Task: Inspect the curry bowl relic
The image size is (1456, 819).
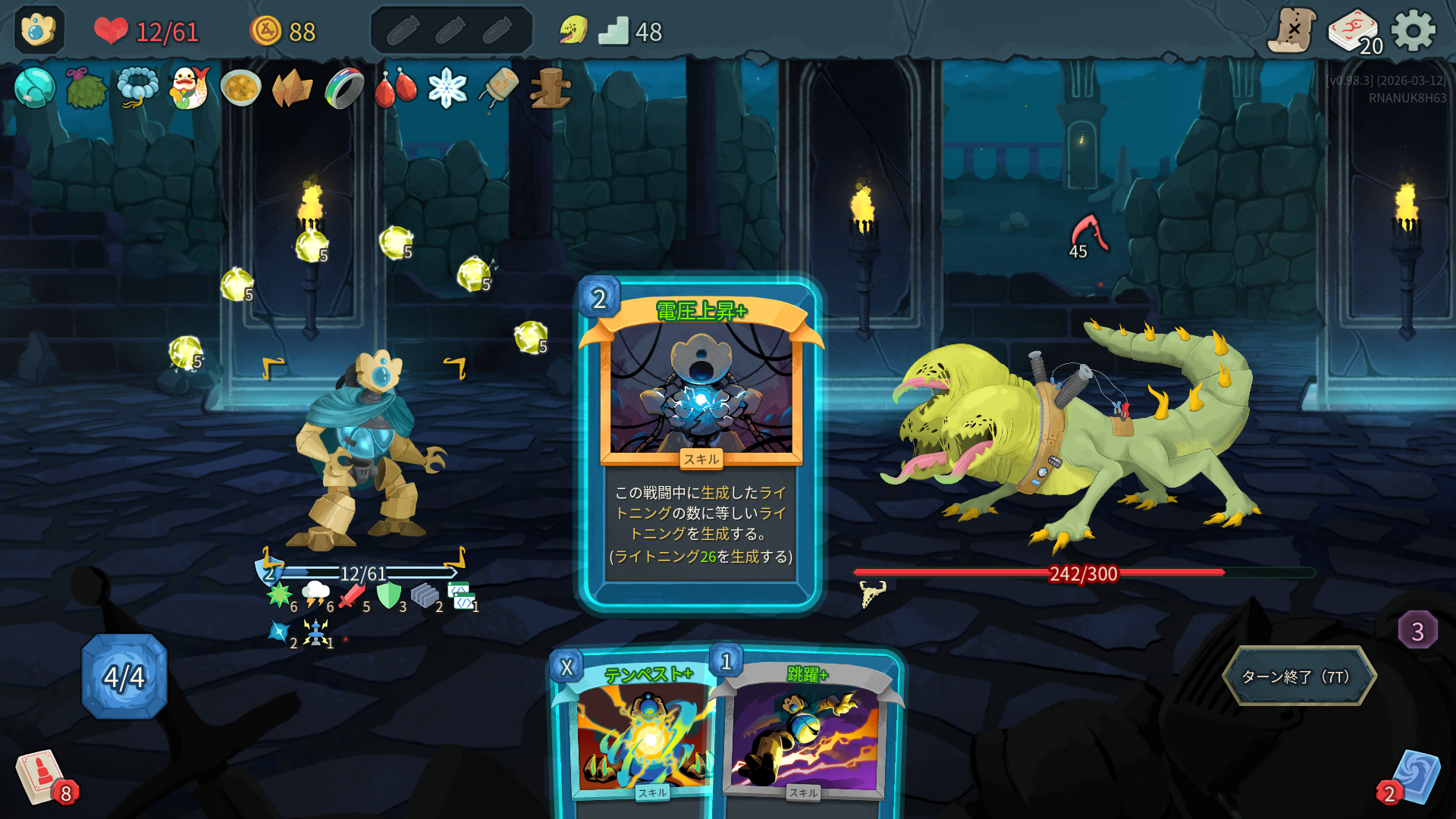Action: click(x=241, y=88)
